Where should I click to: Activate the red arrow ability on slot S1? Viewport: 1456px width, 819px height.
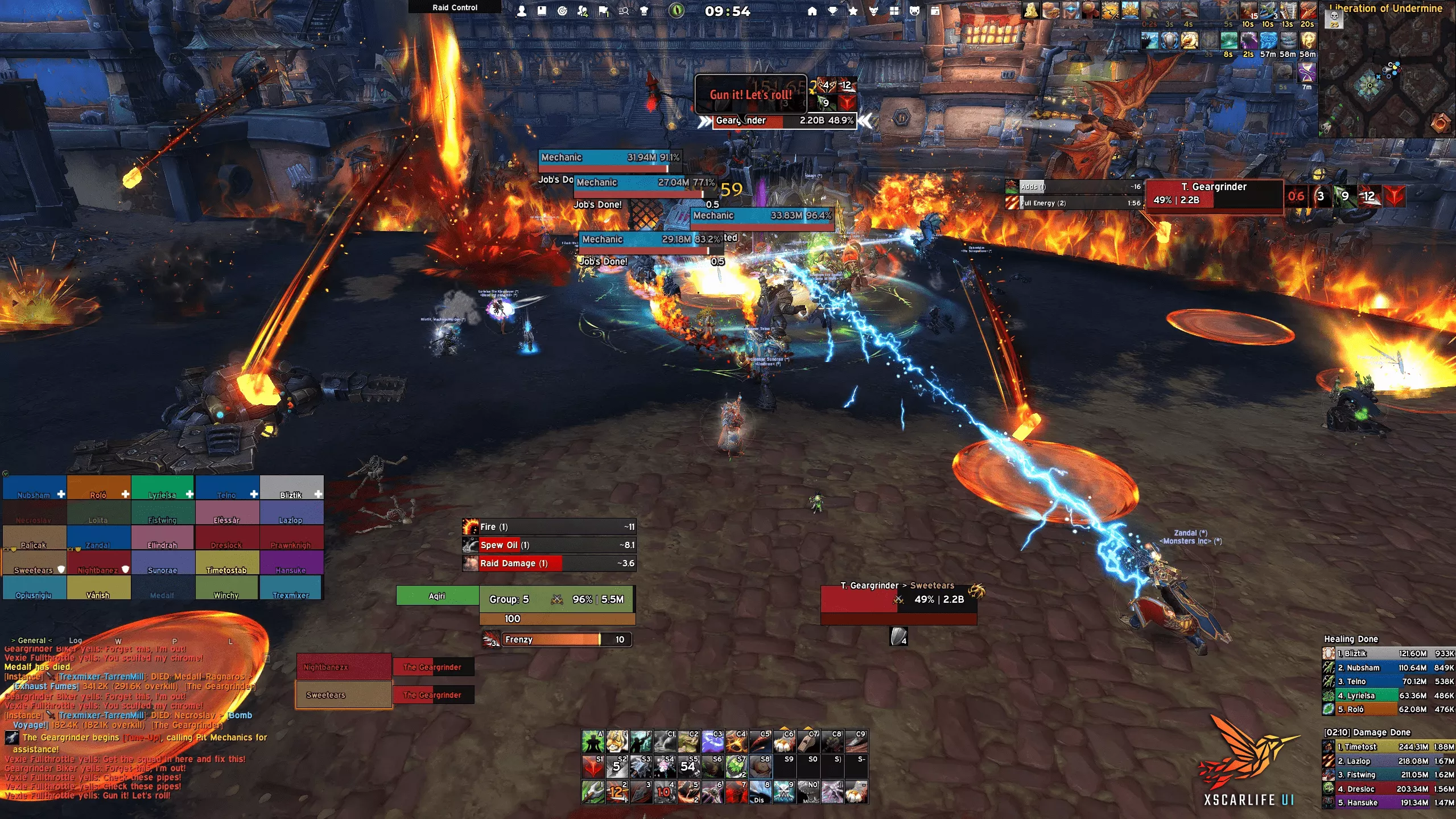tap(593, 767)
